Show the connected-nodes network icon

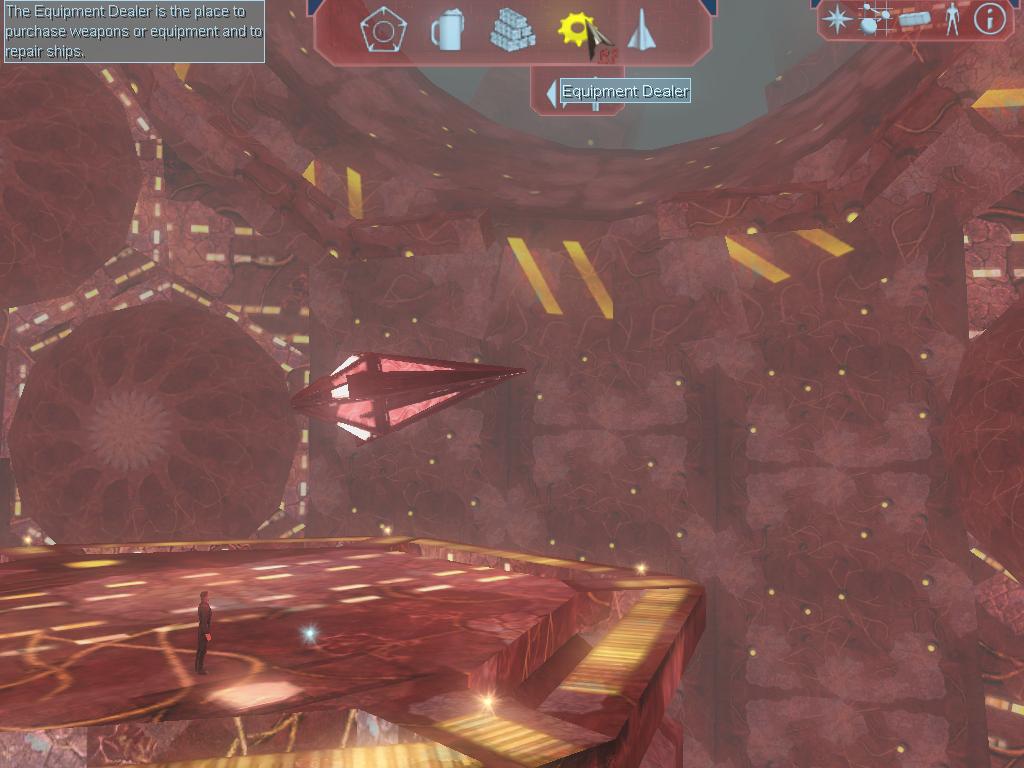coord(875,19)
